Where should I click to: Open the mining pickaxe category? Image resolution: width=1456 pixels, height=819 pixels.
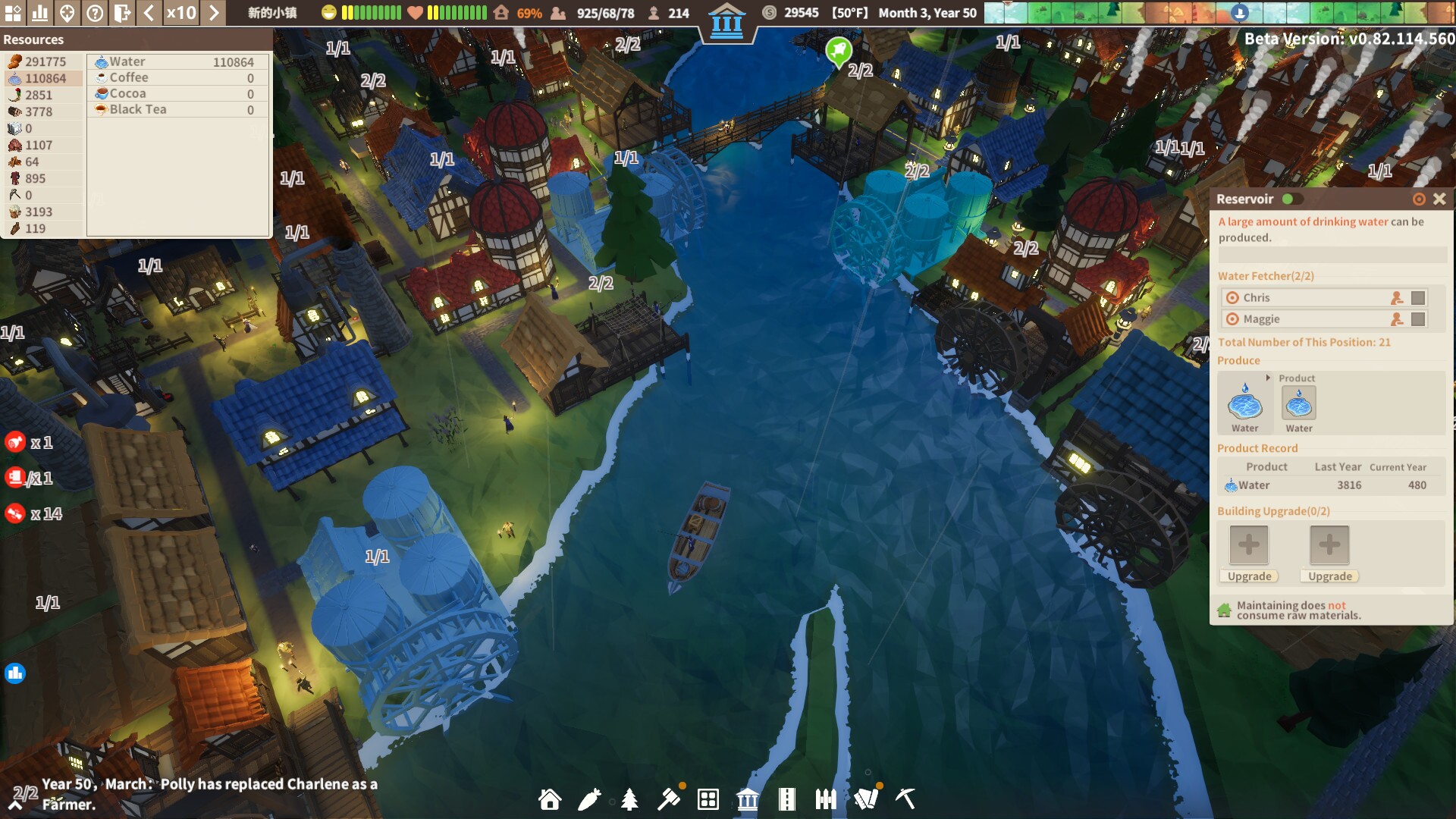point(904,799)
